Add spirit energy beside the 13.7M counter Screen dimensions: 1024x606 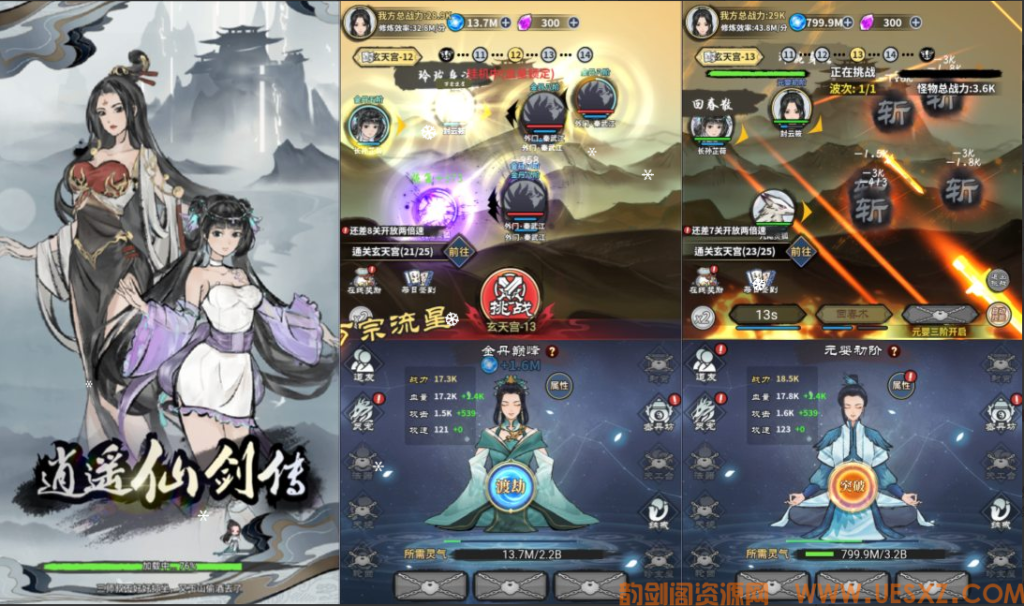505,23
